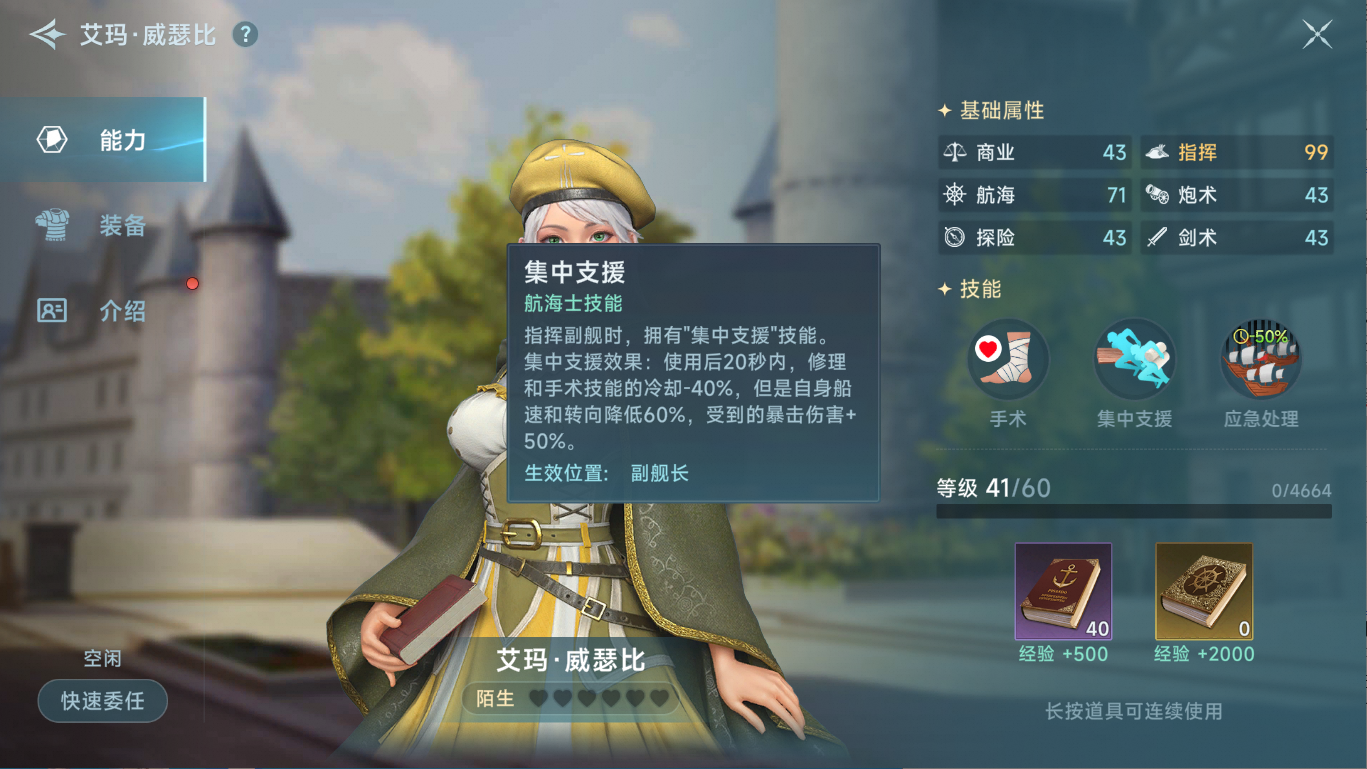1367x769 pixels.
Task: Open the 应急处理 skill icon
Action: point(1260,359)
